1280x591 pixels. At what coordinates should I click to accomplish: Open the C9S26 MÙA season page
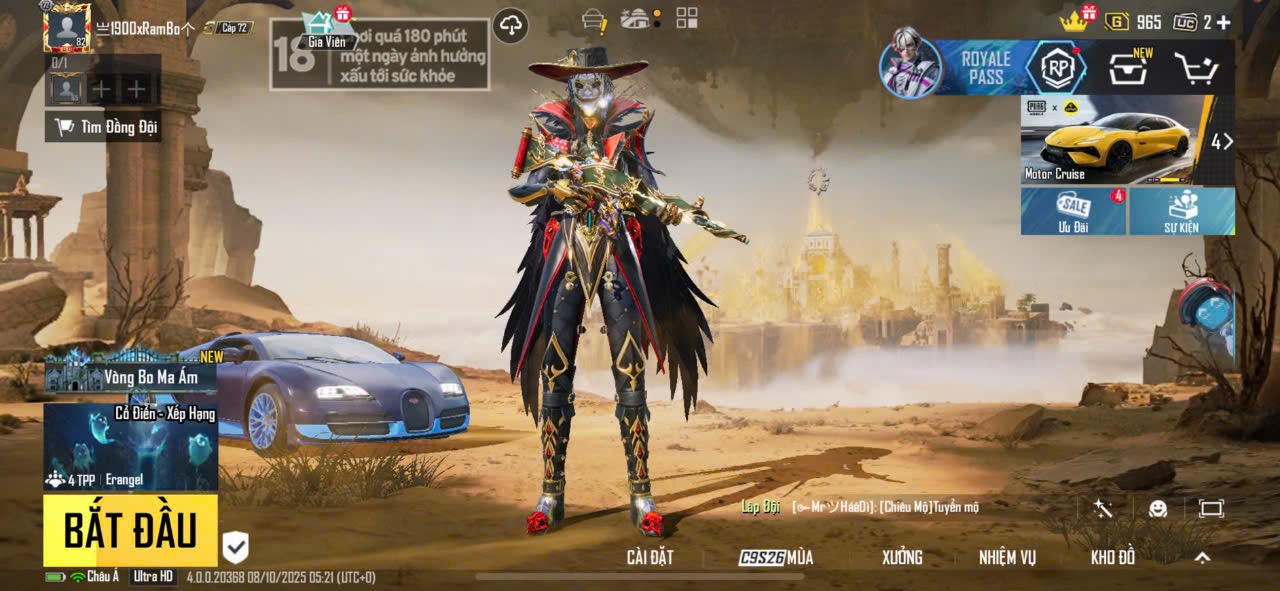point(776,558)
